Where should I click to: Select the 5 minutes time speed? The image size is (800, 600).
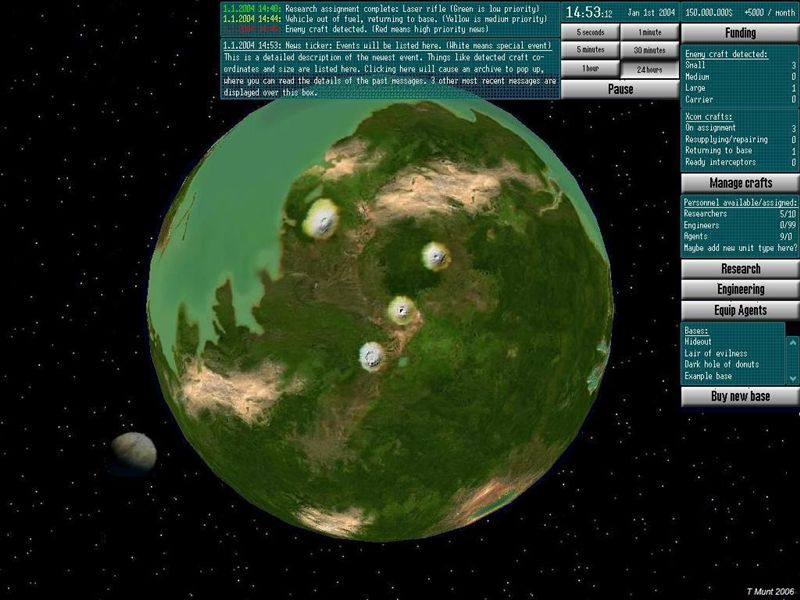click(590, 50)
